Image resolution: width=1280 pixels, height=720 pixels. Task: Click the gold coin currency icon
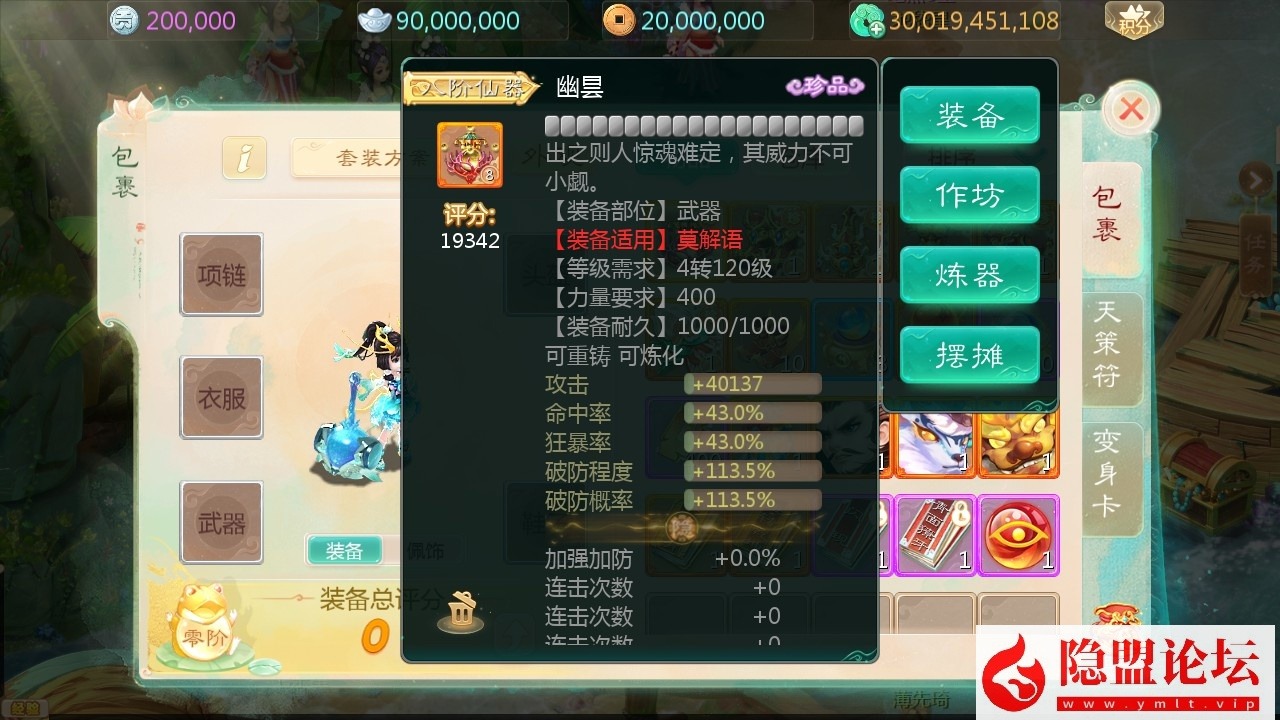pos(126,20)
